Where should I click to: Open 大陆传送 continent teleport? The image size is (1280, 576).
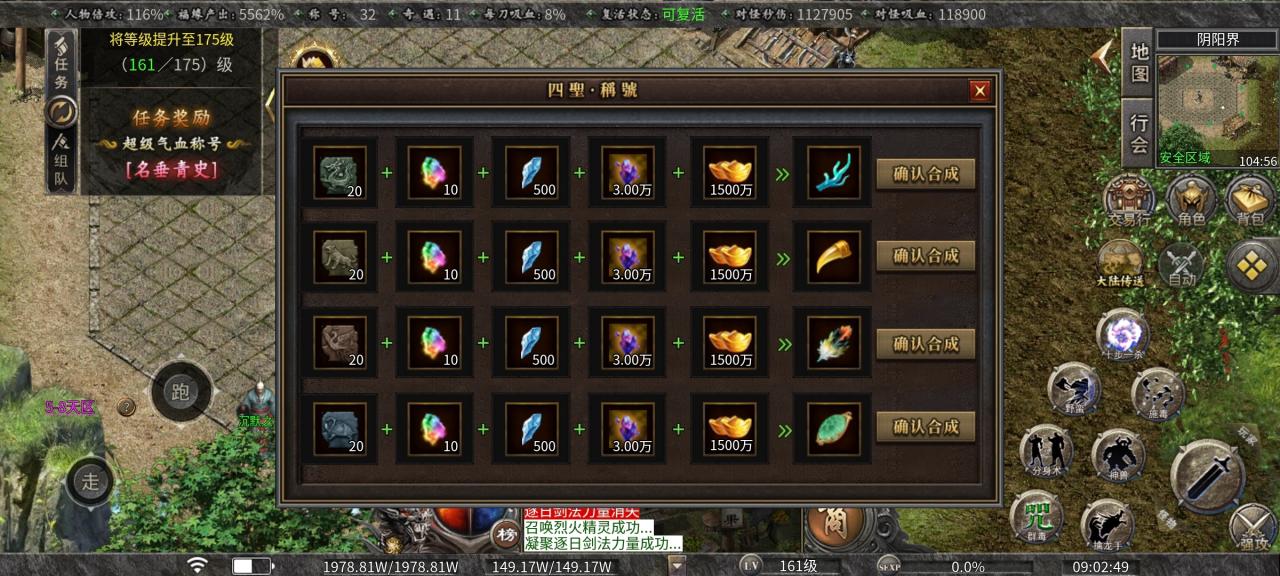point(1121,264)
